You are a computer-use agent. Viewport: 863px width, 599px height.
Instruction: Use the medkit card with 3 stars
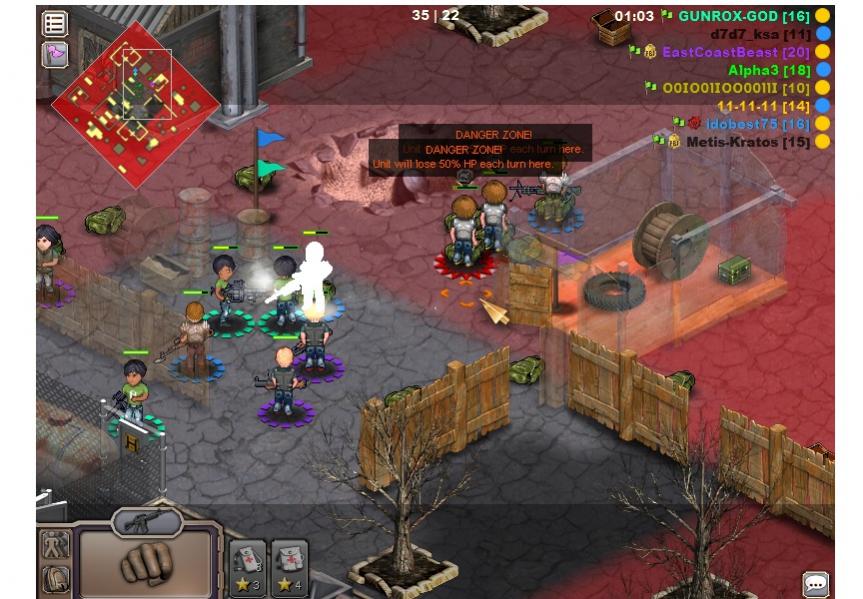point(248,568)
